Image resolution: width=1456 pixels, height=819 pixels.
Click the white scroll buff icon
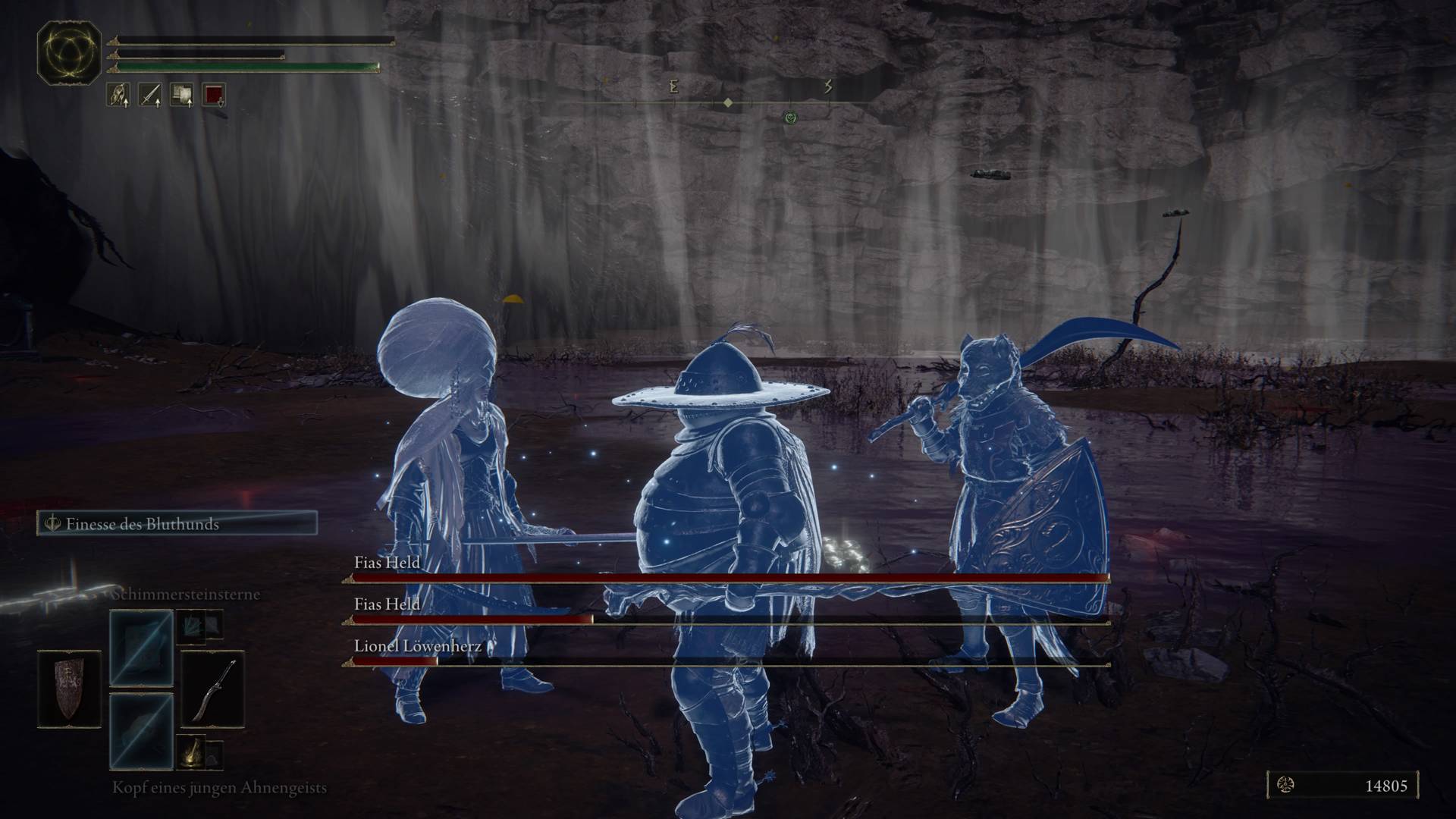(182, 95)
